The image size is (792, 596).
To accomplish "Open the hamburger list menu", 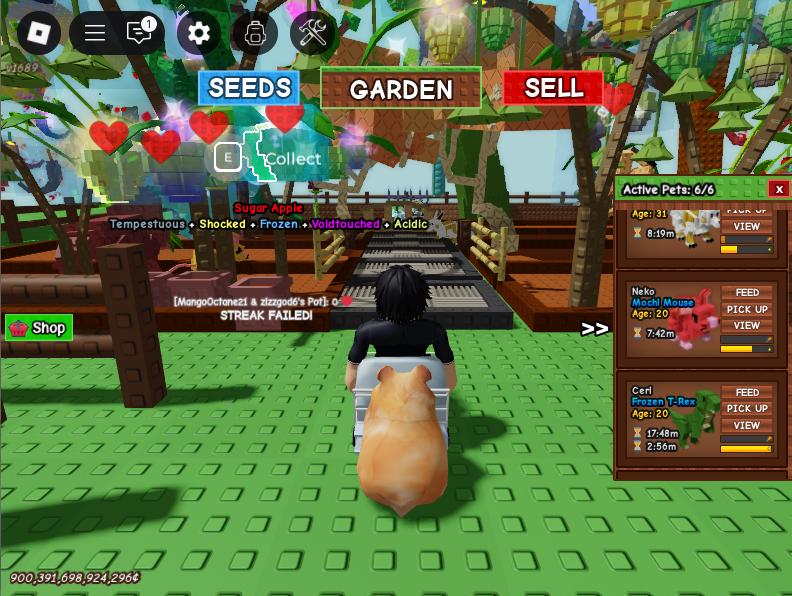I will pyautogui.click(x=95, y=33).
